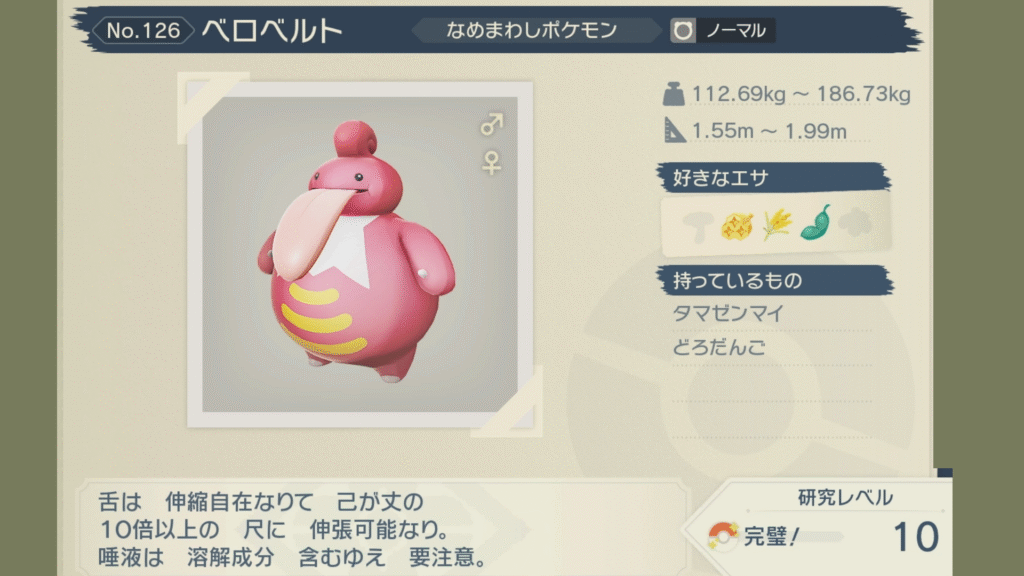1024x576 pixels.
Task: Select the タマゼンマイ held item row
Action: click(729, 314)
